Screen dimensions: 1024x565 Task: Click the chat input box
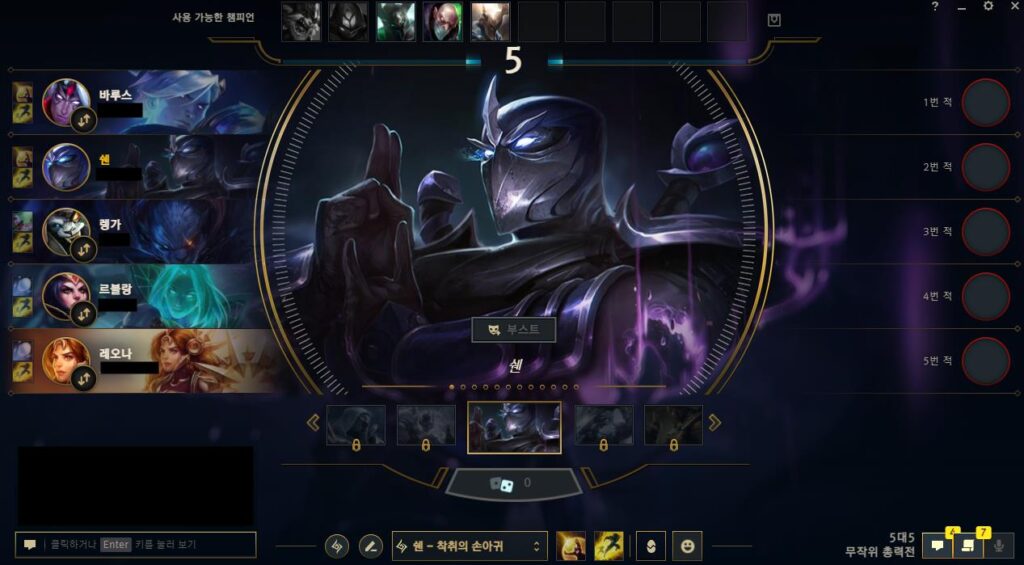[x=136, y=545]
